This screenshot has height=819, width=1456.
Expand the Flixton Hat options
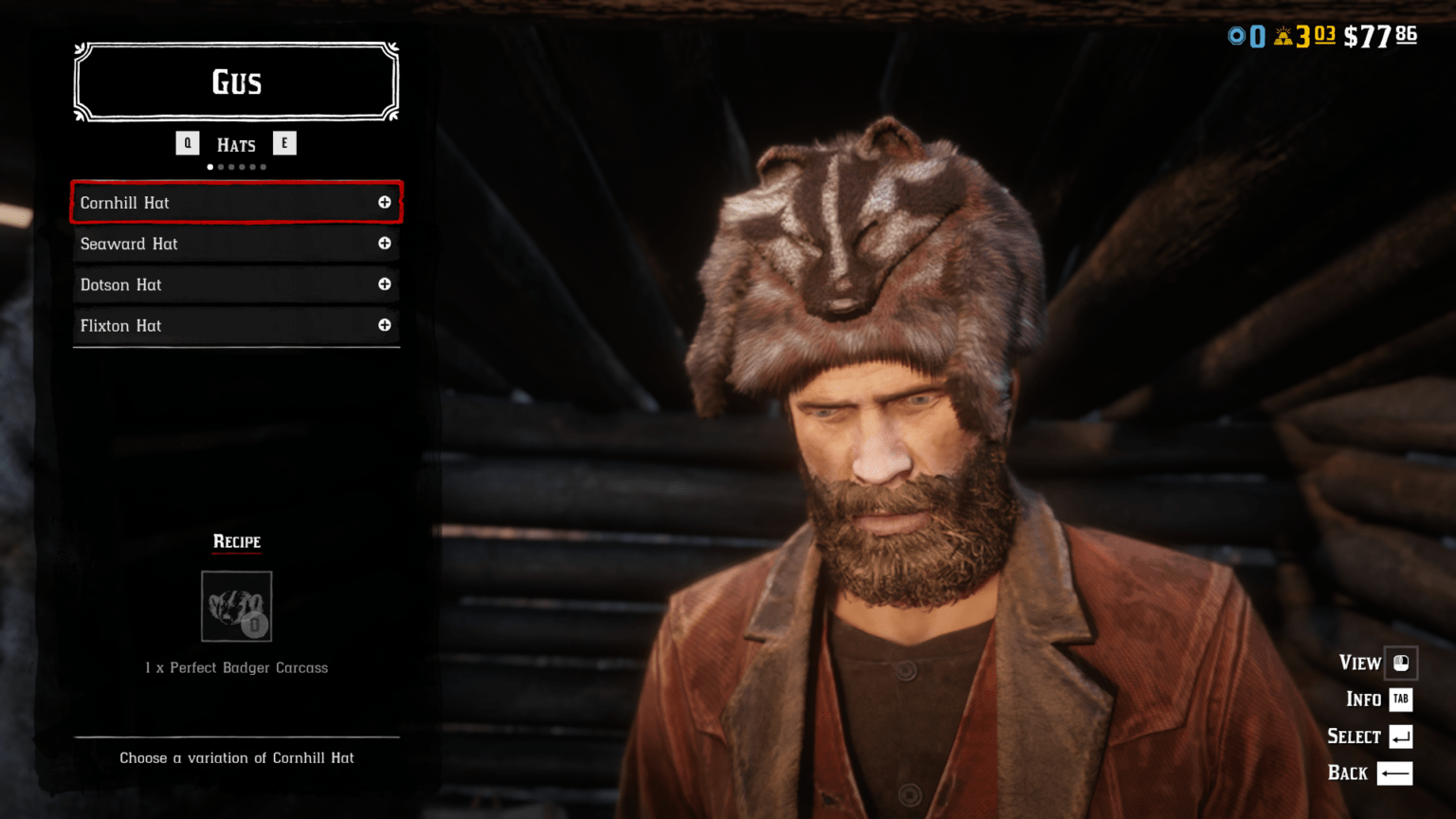tap(385, 325)
